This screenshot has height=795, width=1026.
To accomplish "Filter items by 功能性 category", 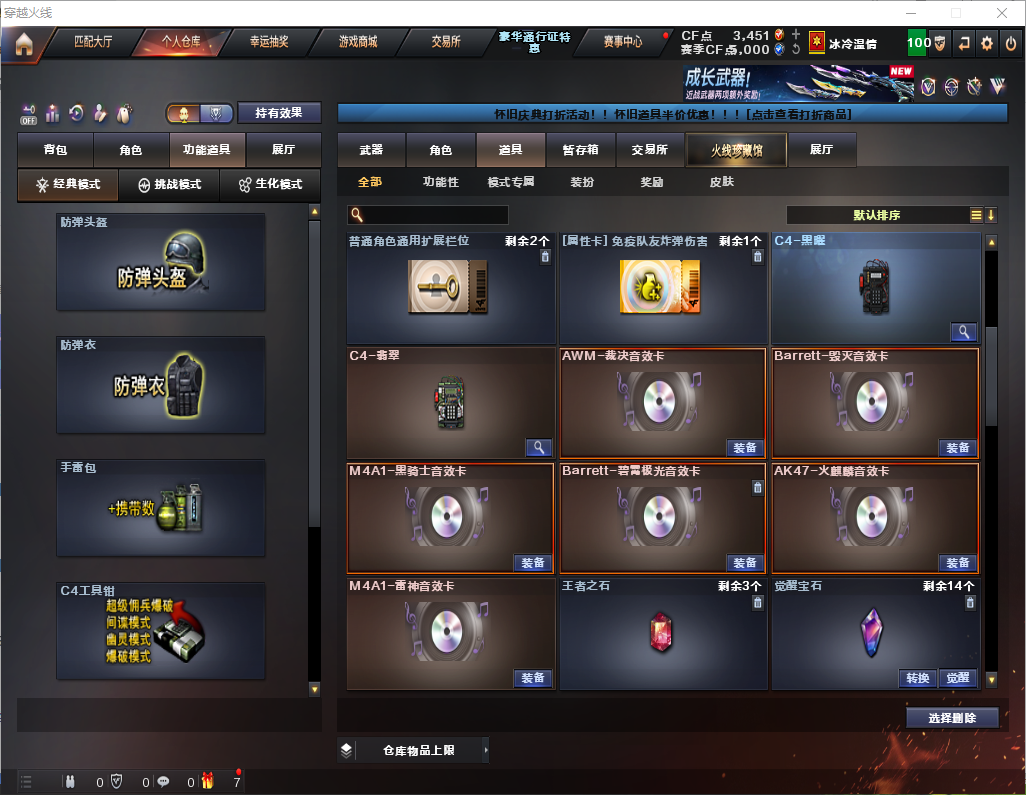I will pos(440,182).
